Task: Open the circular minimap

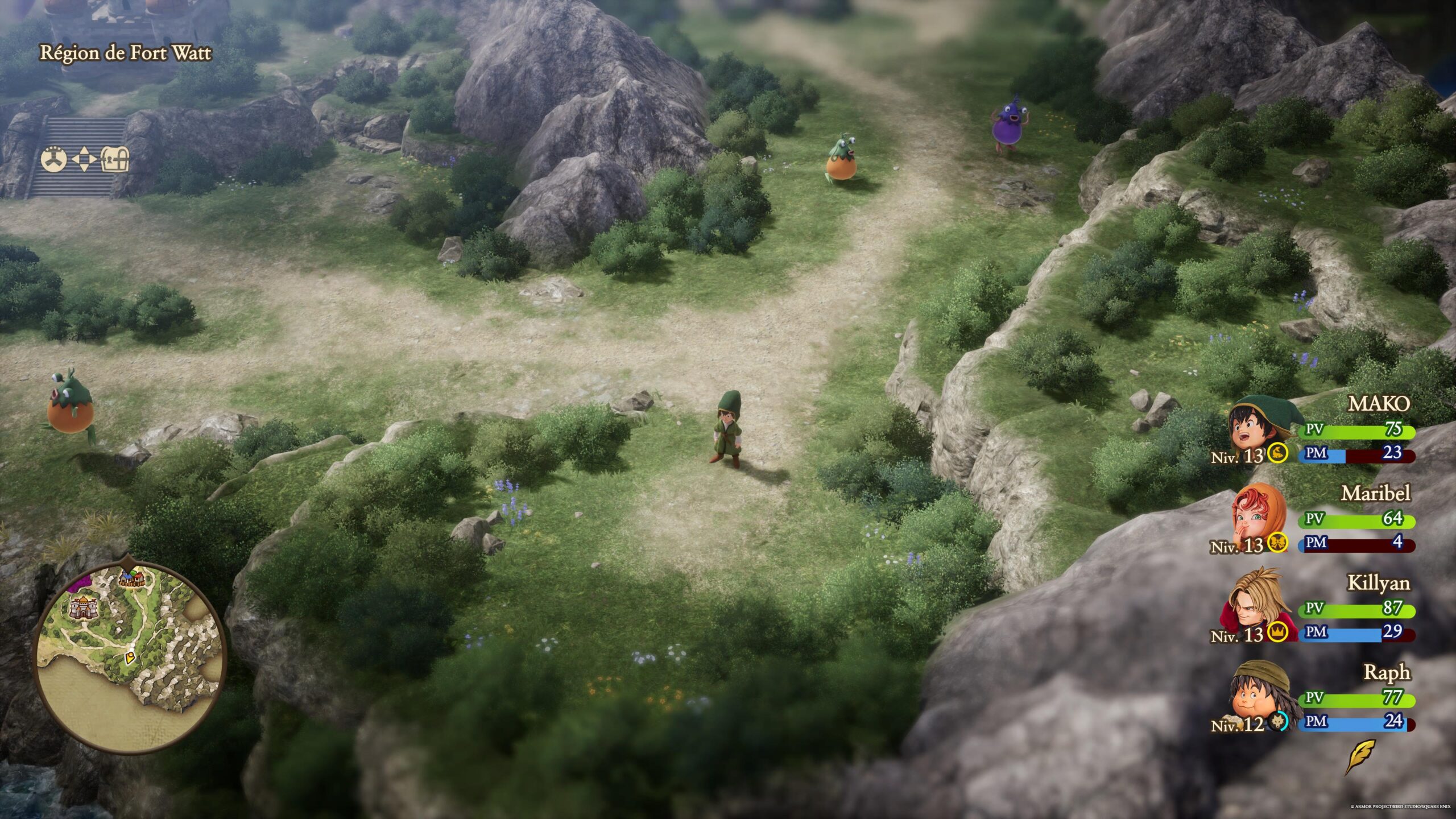Action: [x=130, y=654]
